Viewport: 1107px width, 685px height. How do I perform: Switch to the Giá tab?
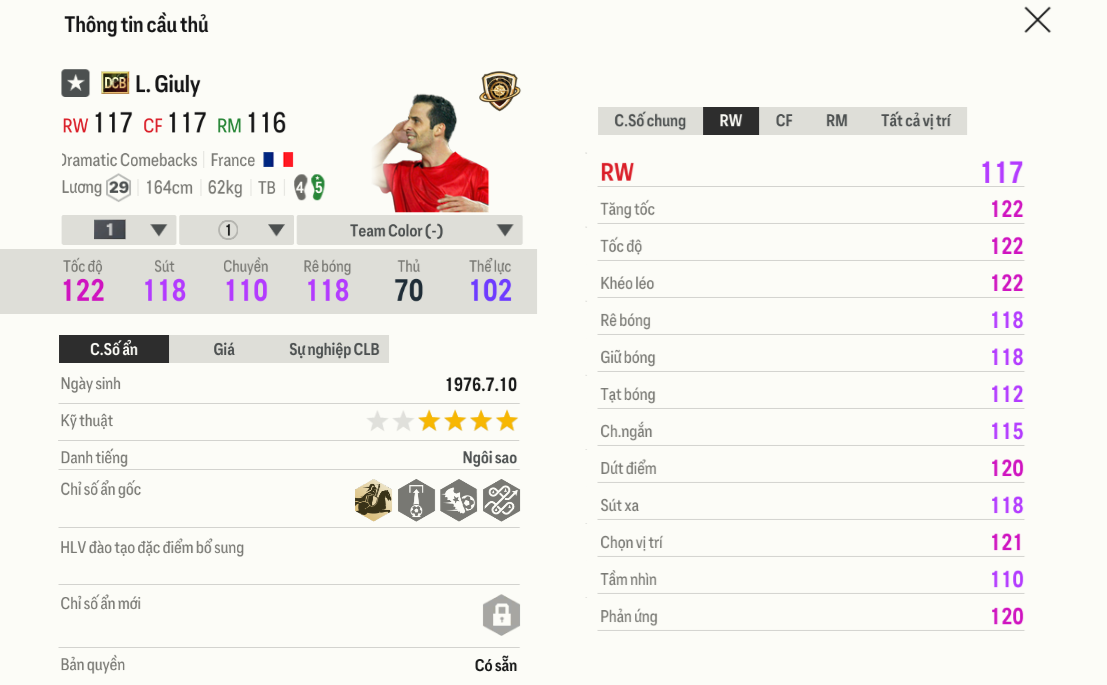click(224, 349)
